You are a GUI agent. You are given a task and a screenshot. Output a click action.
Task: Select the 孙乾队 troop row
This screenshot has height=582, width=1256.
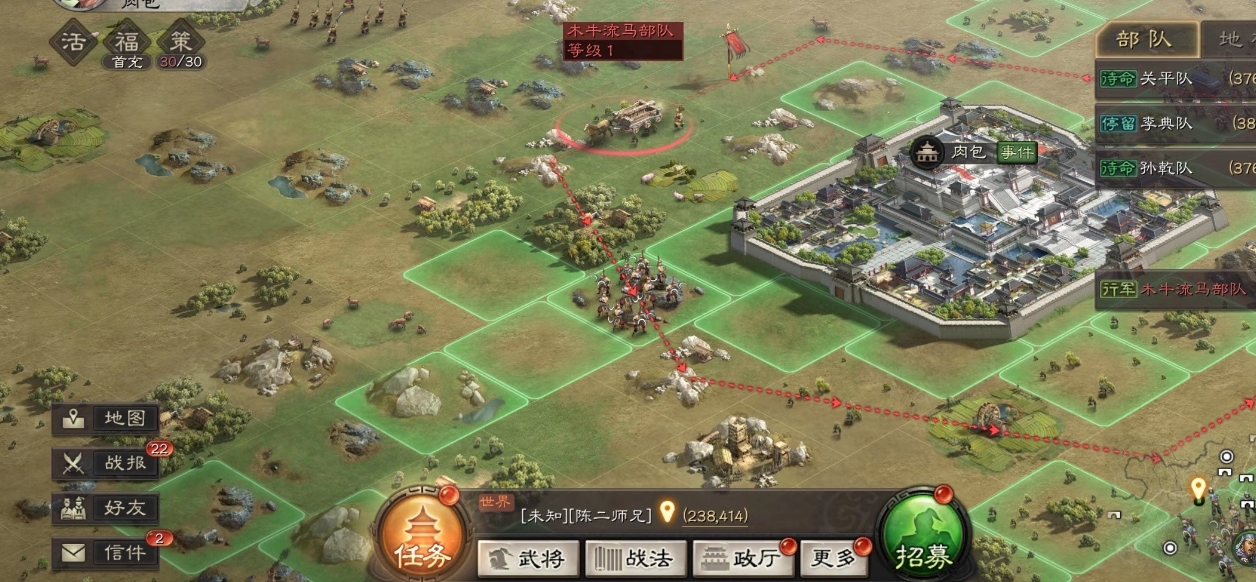coord(1175,168)
